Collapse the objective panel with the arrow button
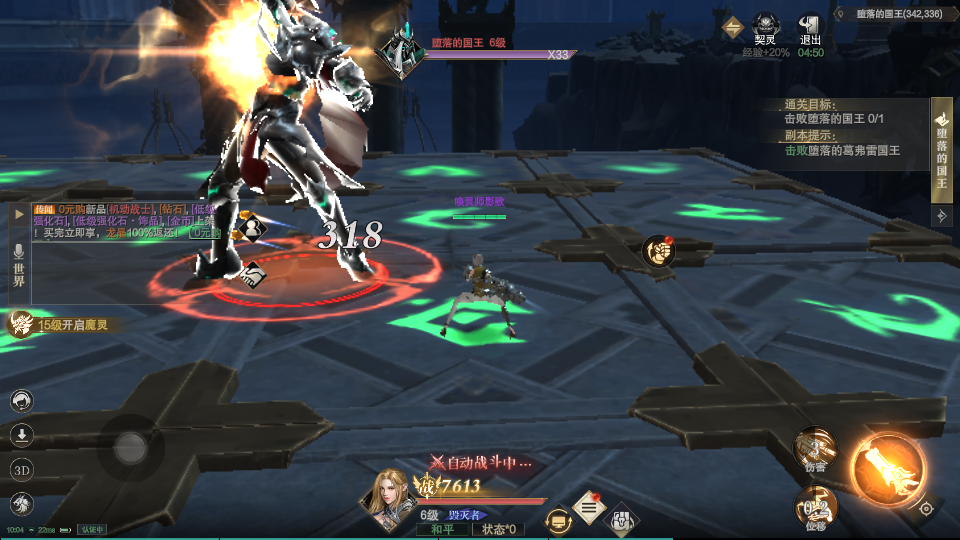Image resolution: width=960 pixels, height=540 pixels. [x=941, y=215]
